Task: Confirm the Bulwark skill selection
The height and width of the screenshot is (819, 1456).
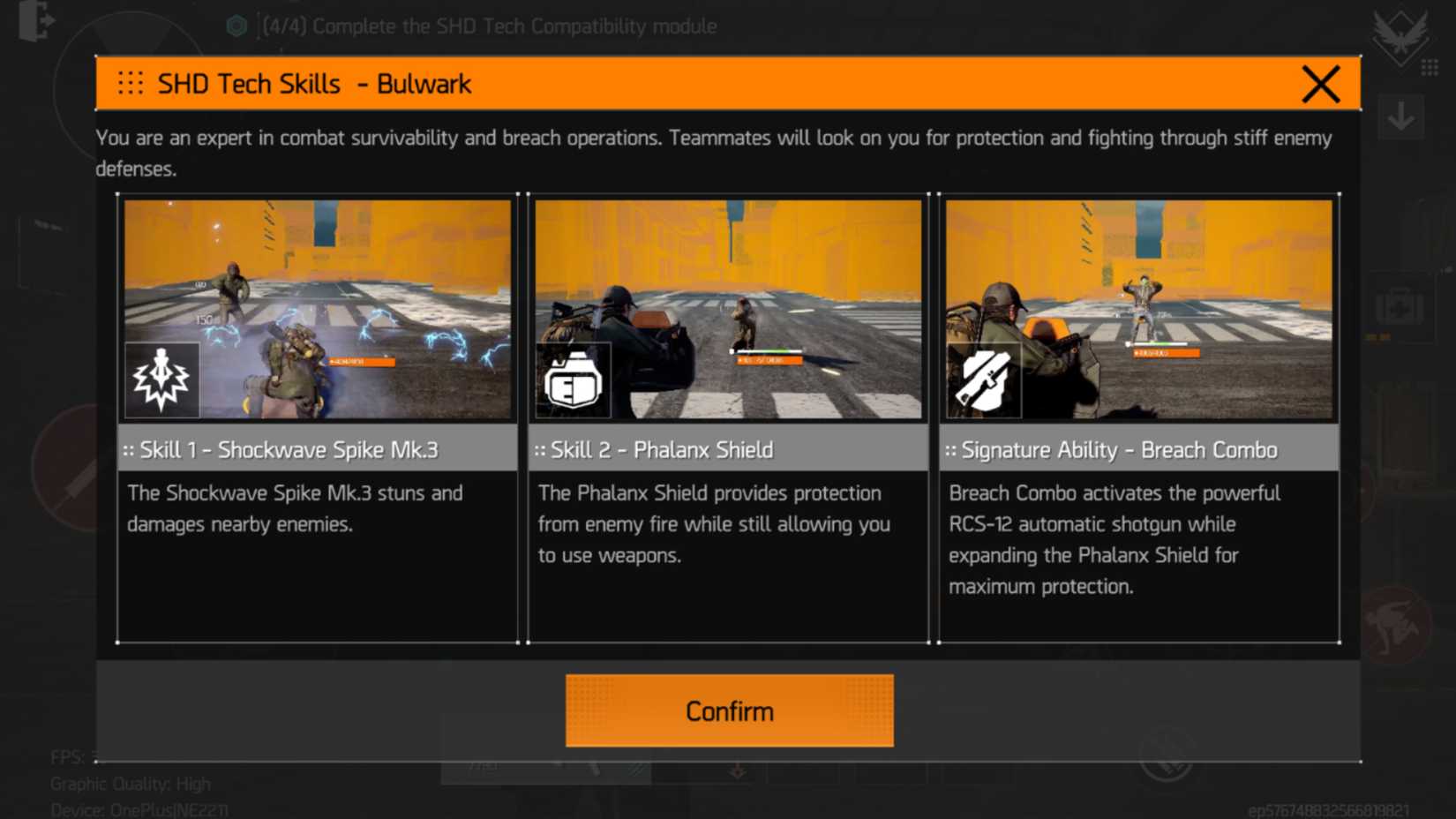Action: tap(729, 710)
